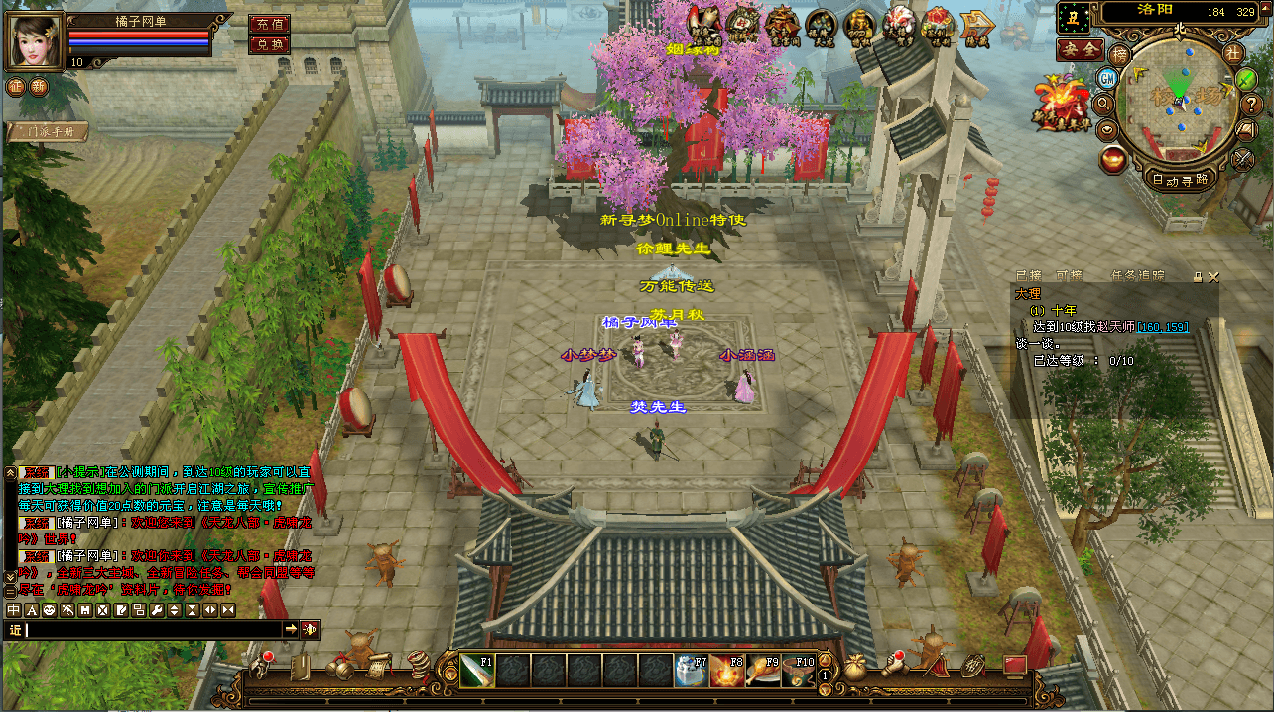Image resolution: width=1274 pixels, height=712 pixels.
Task: Toggle the 安全 safe mode button
Action: pos(1080,49)
